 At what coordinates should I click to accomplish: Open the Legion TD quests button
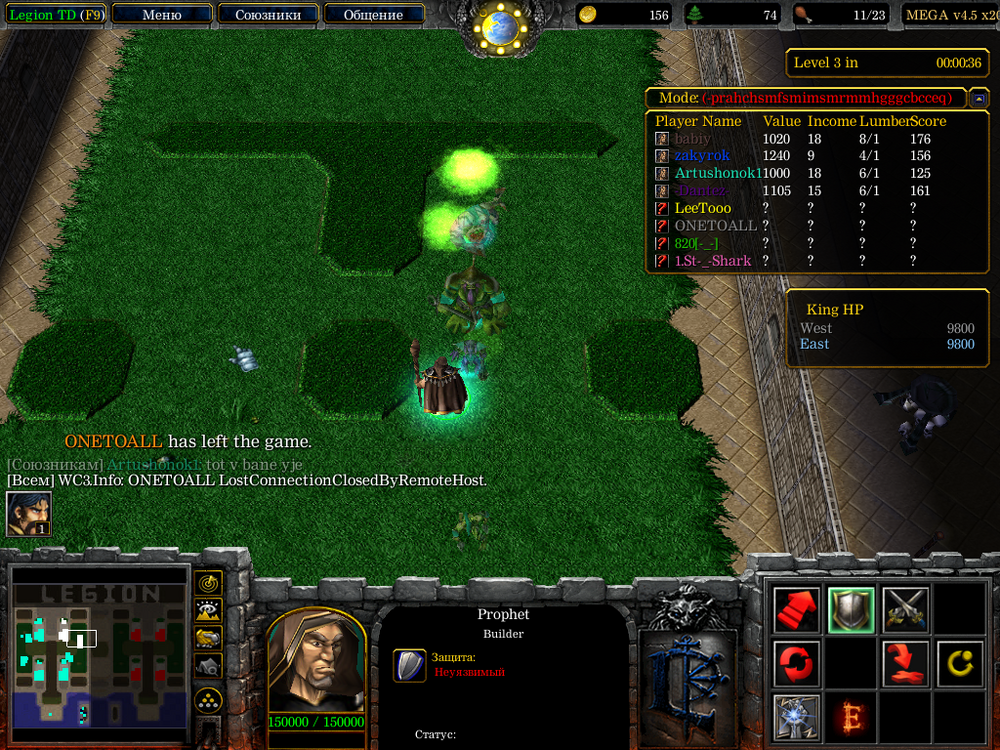tap(56, 15)
